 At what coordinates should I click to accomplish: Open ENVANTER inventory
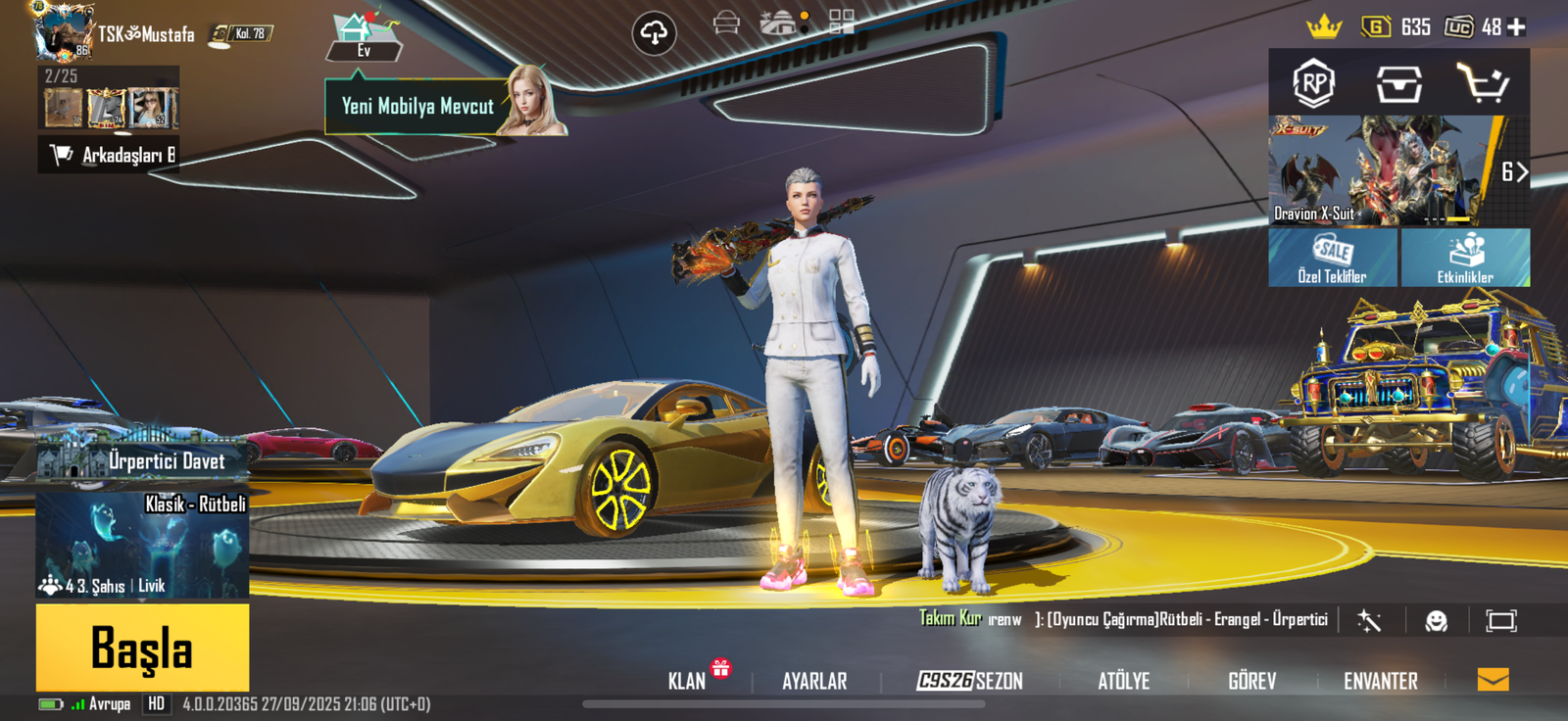coord(1380,681)
